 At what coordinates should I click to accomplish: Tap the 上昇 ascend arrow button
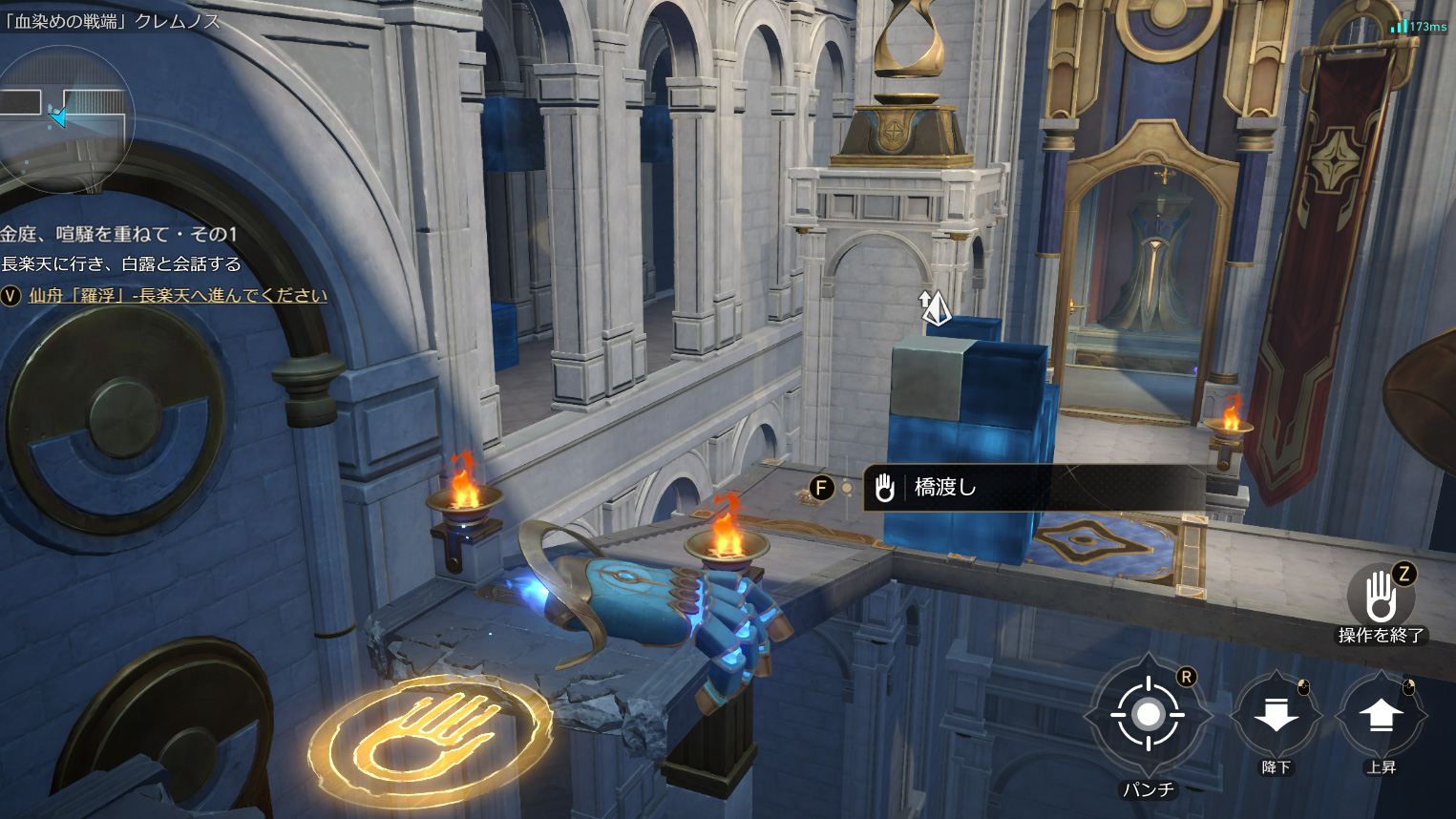coord(1381,715)
